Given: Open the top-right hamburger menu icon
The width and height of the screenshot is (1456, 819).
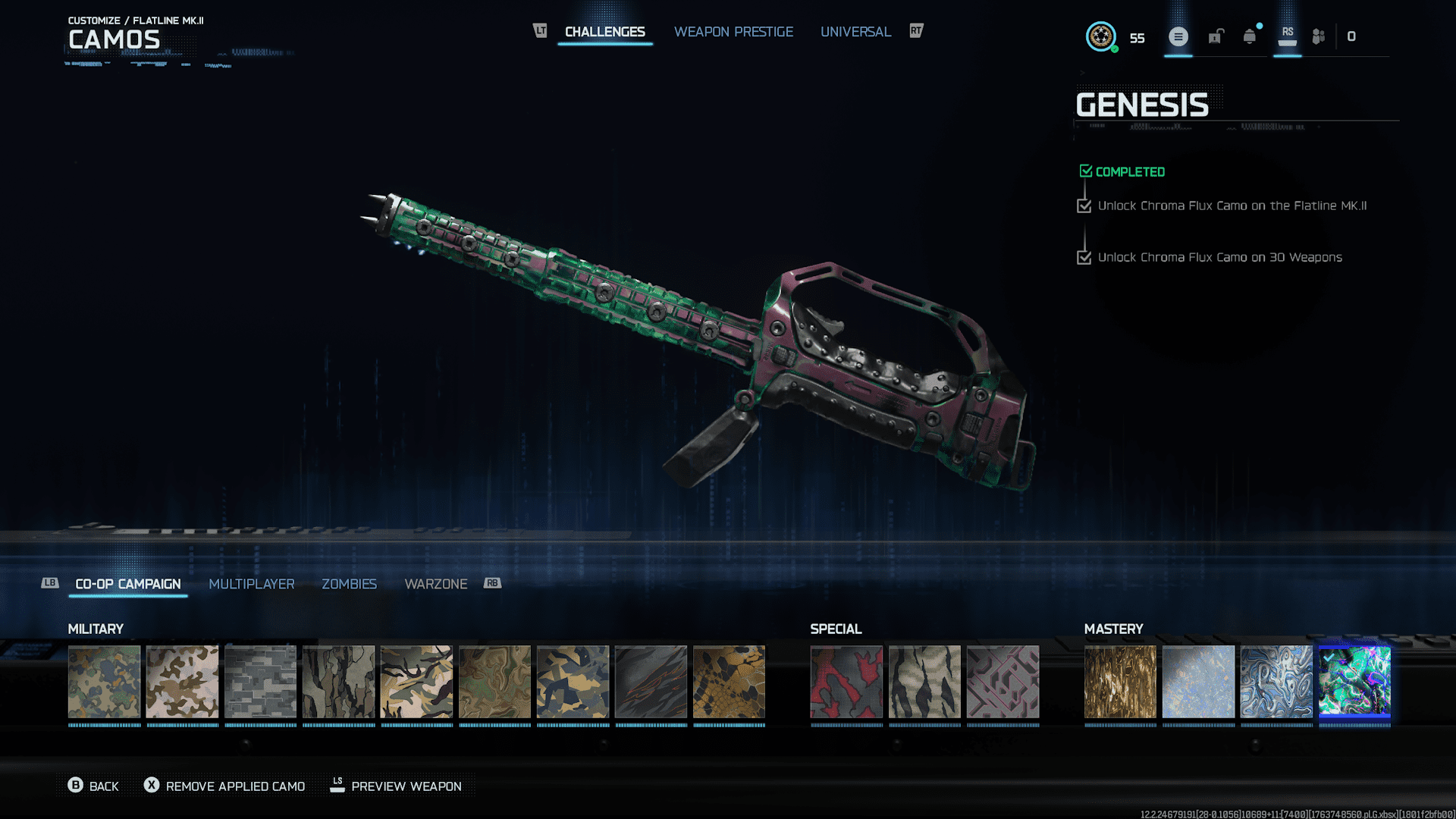Looking at the screenshot, I should coord(1178,36).
